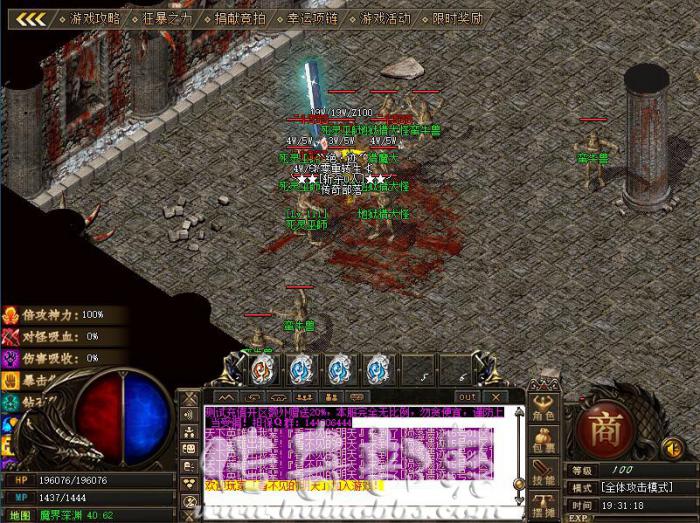The height and width of the screenshot is (523, 700).
Task: Show the 游戏活动 game events menu
Action: (385, 19)
